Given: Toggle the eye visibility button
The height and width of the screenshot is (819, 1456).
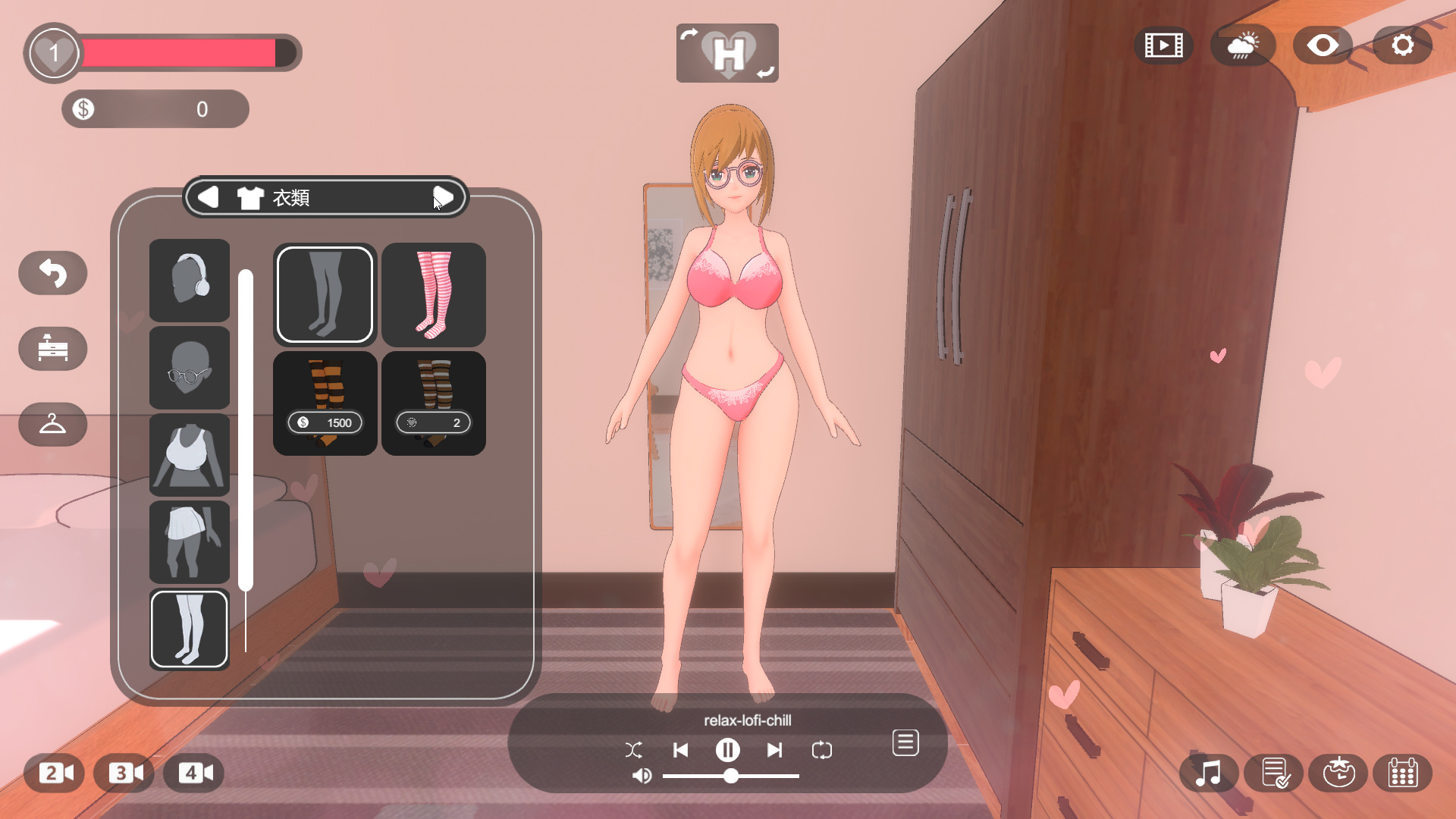Looking at the screenshot, I should [1323, 45].
